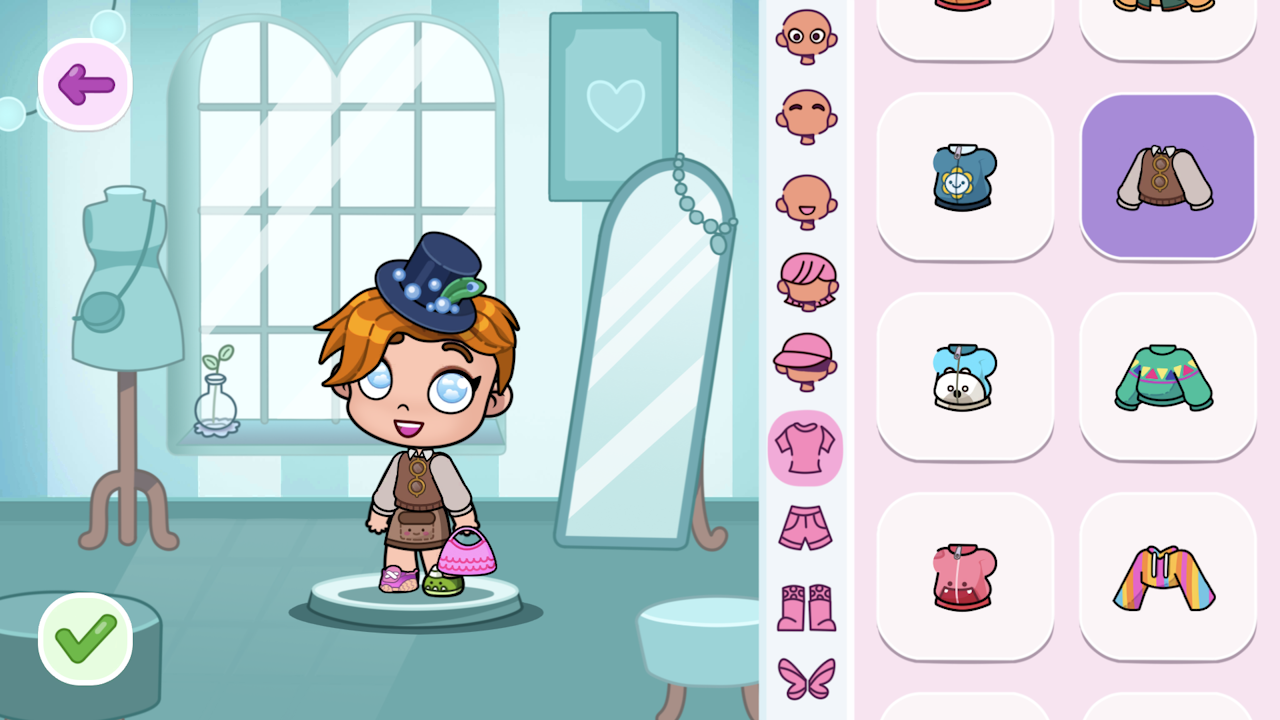1280x720 pixels.
Task: Switch to the tops category tab
Action: (x=805, y=448)
